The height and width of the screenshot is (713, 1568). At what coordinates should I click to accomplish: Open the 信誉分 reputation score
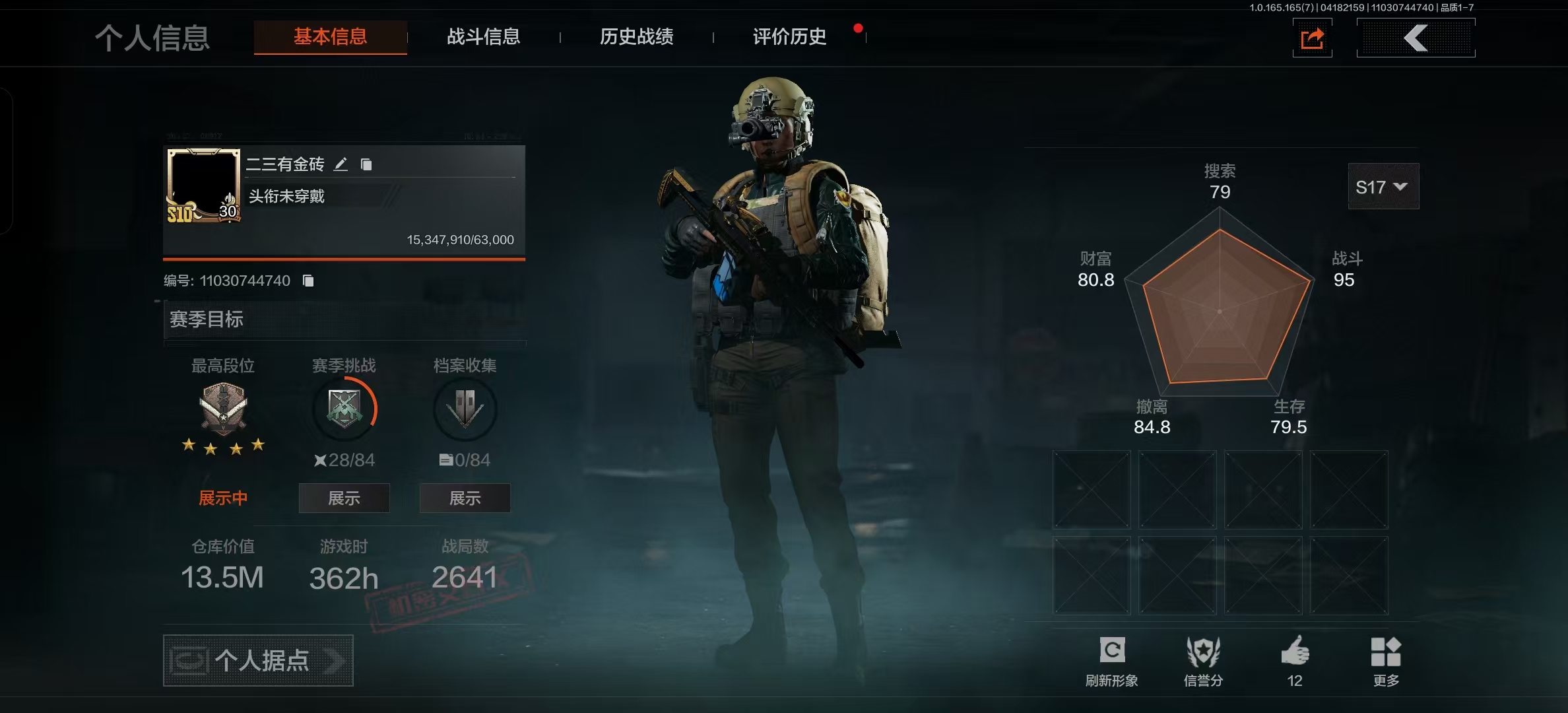click(1203, 660)
